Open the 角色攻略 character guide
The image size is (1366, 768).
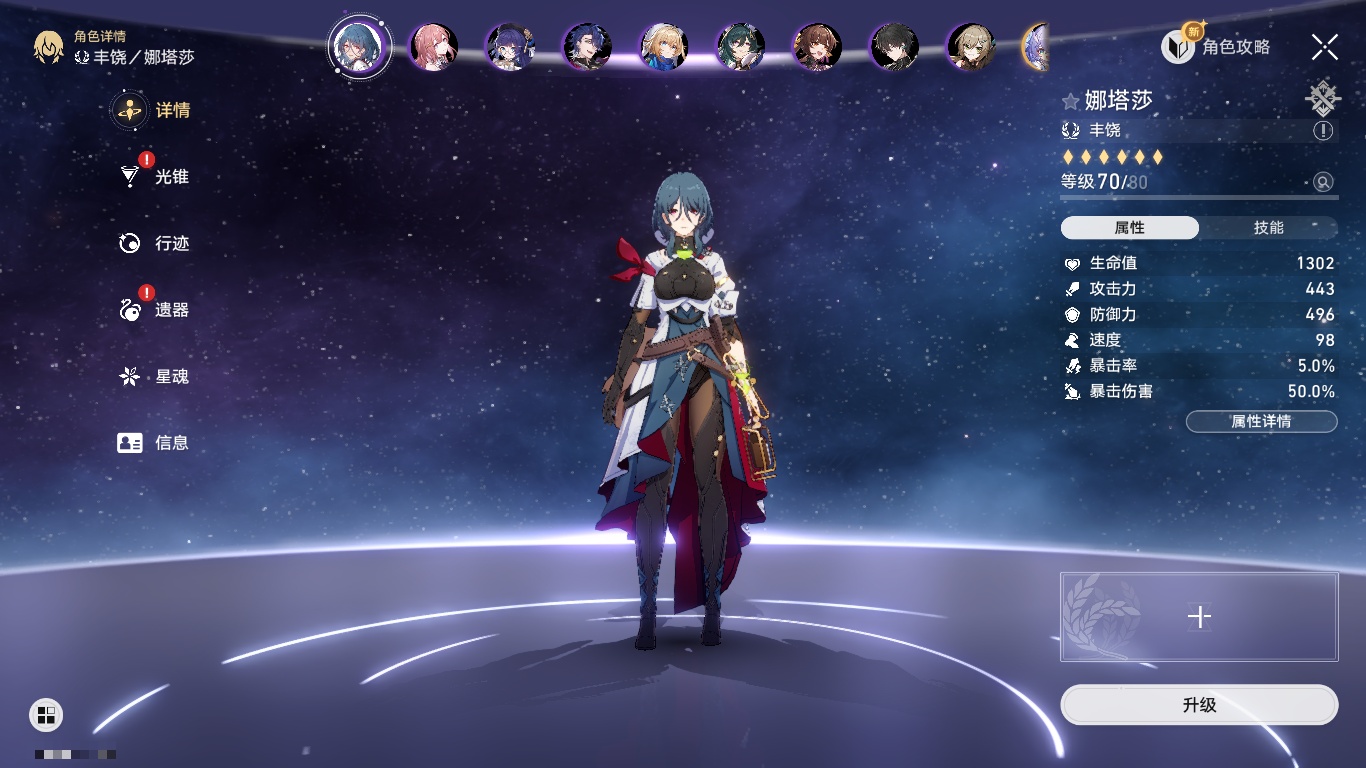(x=1216, y=46)
